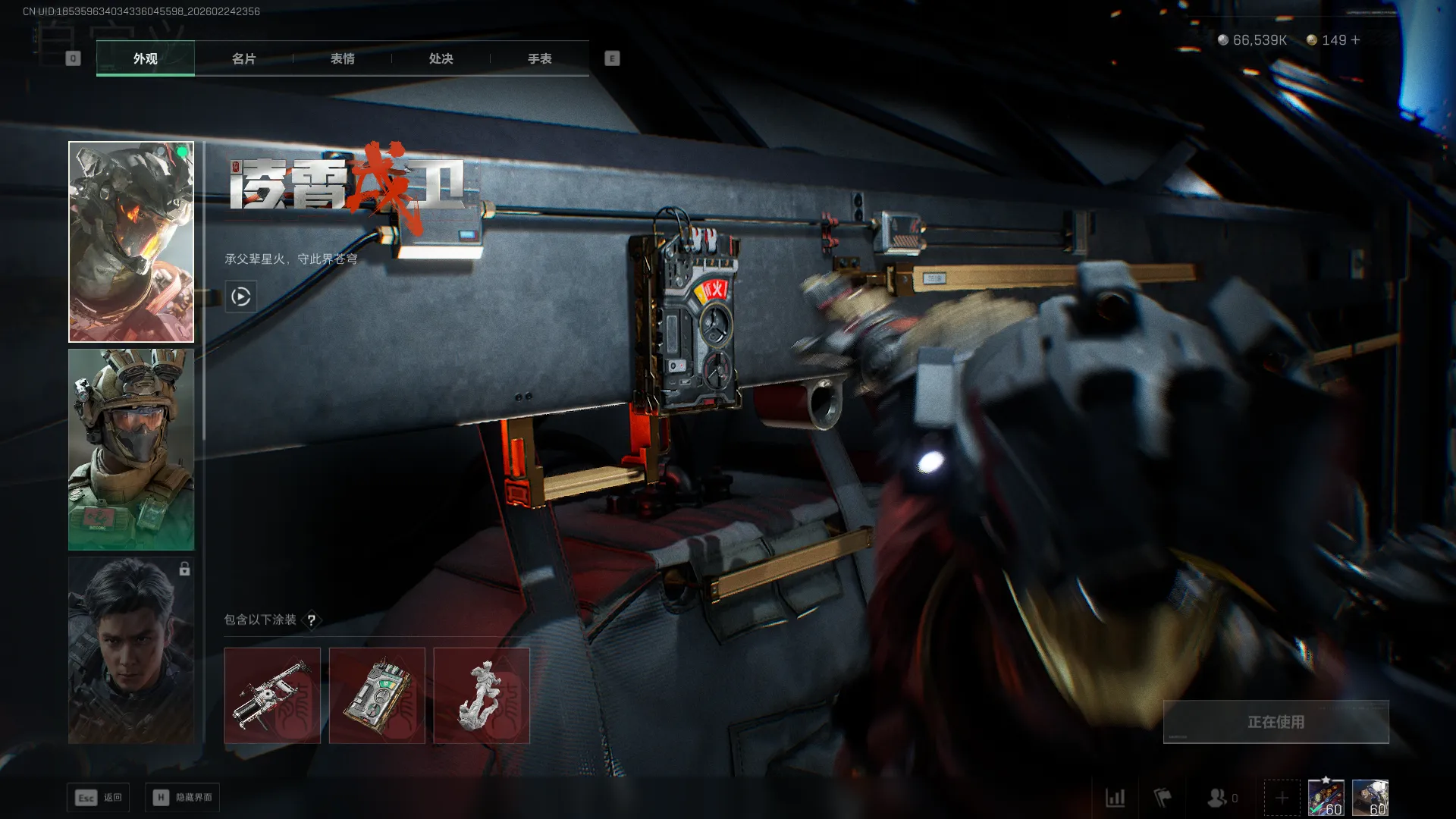
Task: Select the 外观 appearance tab
Action: [x=145, y=58]
